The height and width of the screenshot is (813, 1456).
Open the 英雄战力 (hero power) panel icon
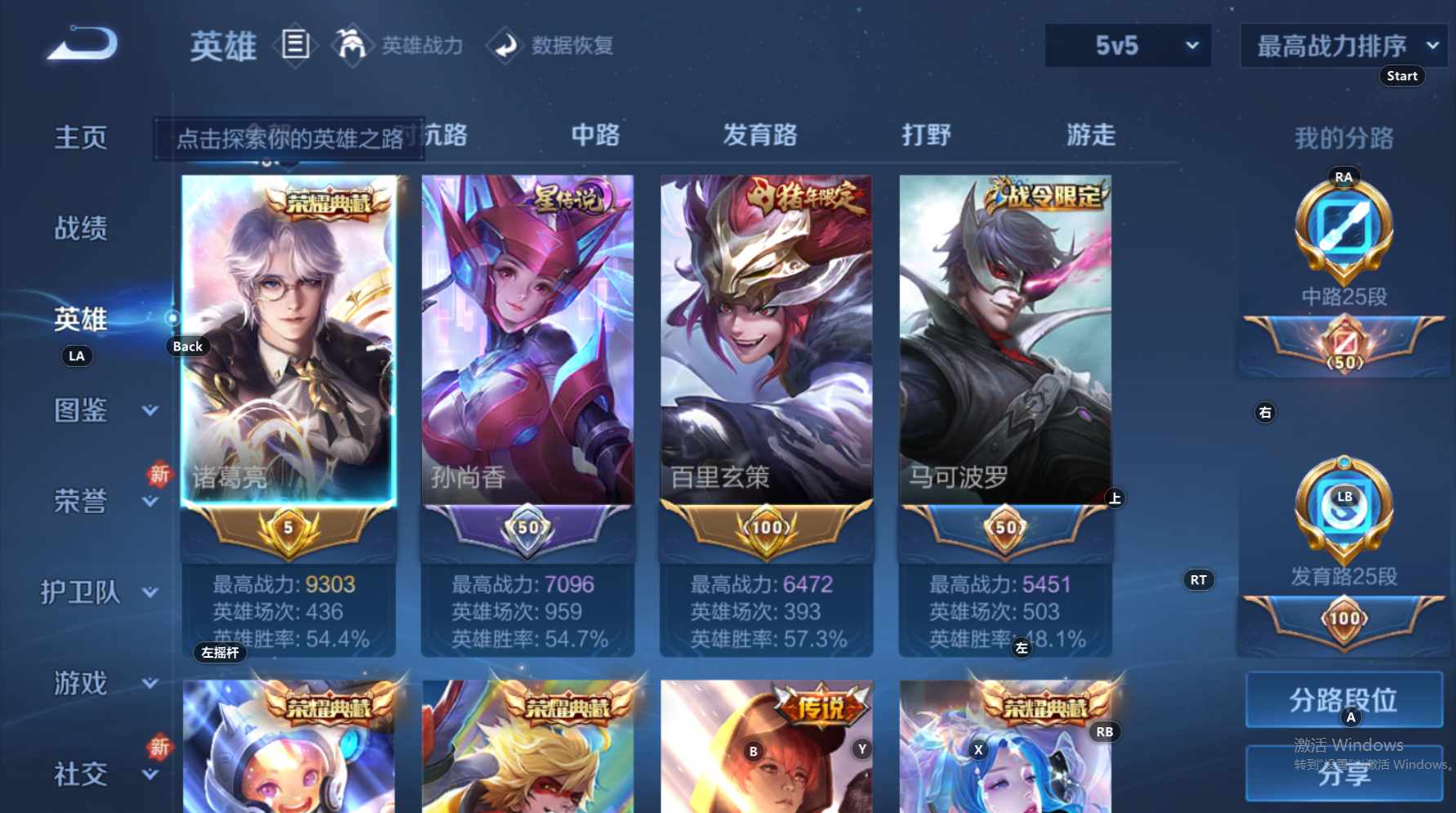(351, 45)
